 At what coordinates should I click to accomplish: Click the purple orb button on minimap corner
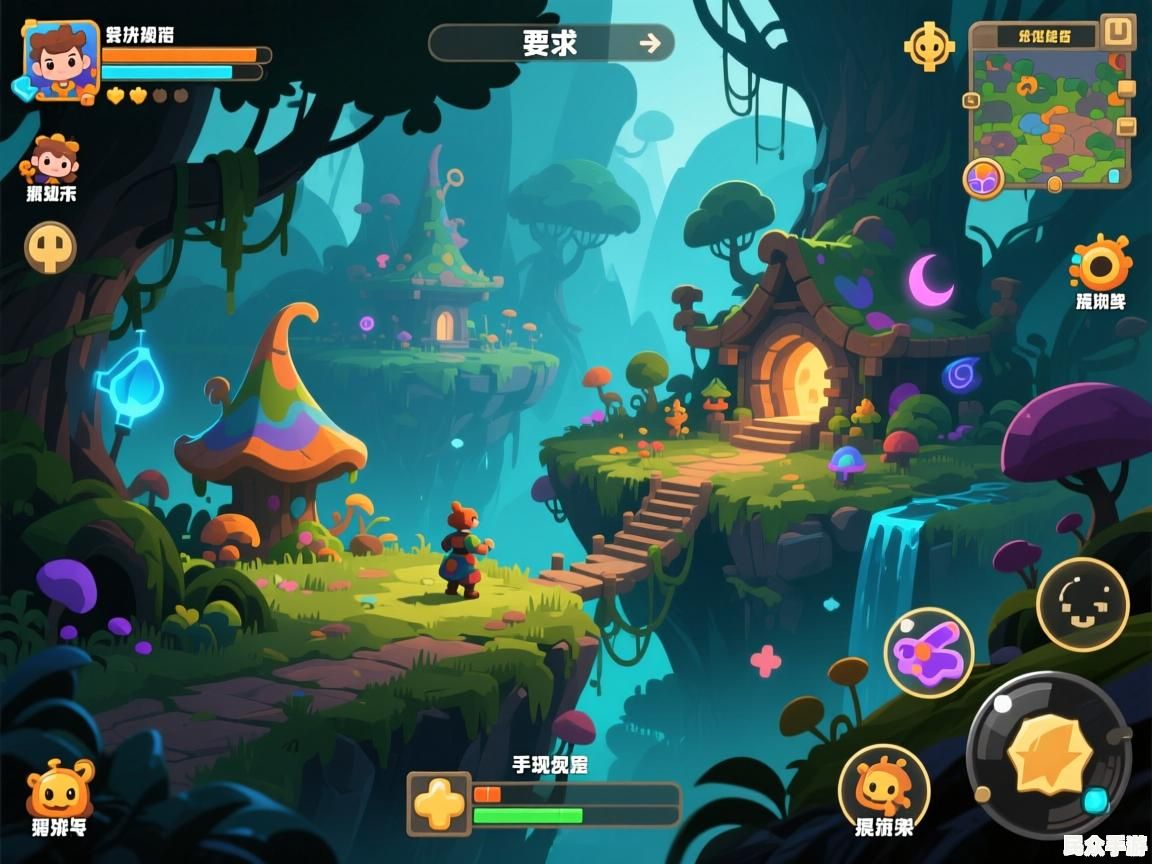click(983, 178)
